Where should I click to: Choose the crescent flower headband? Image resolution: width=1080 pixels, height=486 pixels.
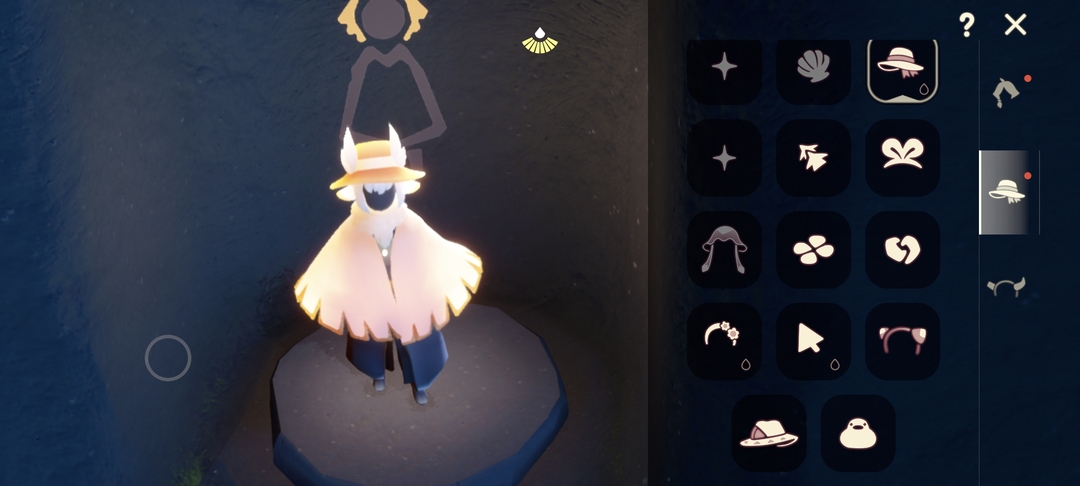coord(724,340)
